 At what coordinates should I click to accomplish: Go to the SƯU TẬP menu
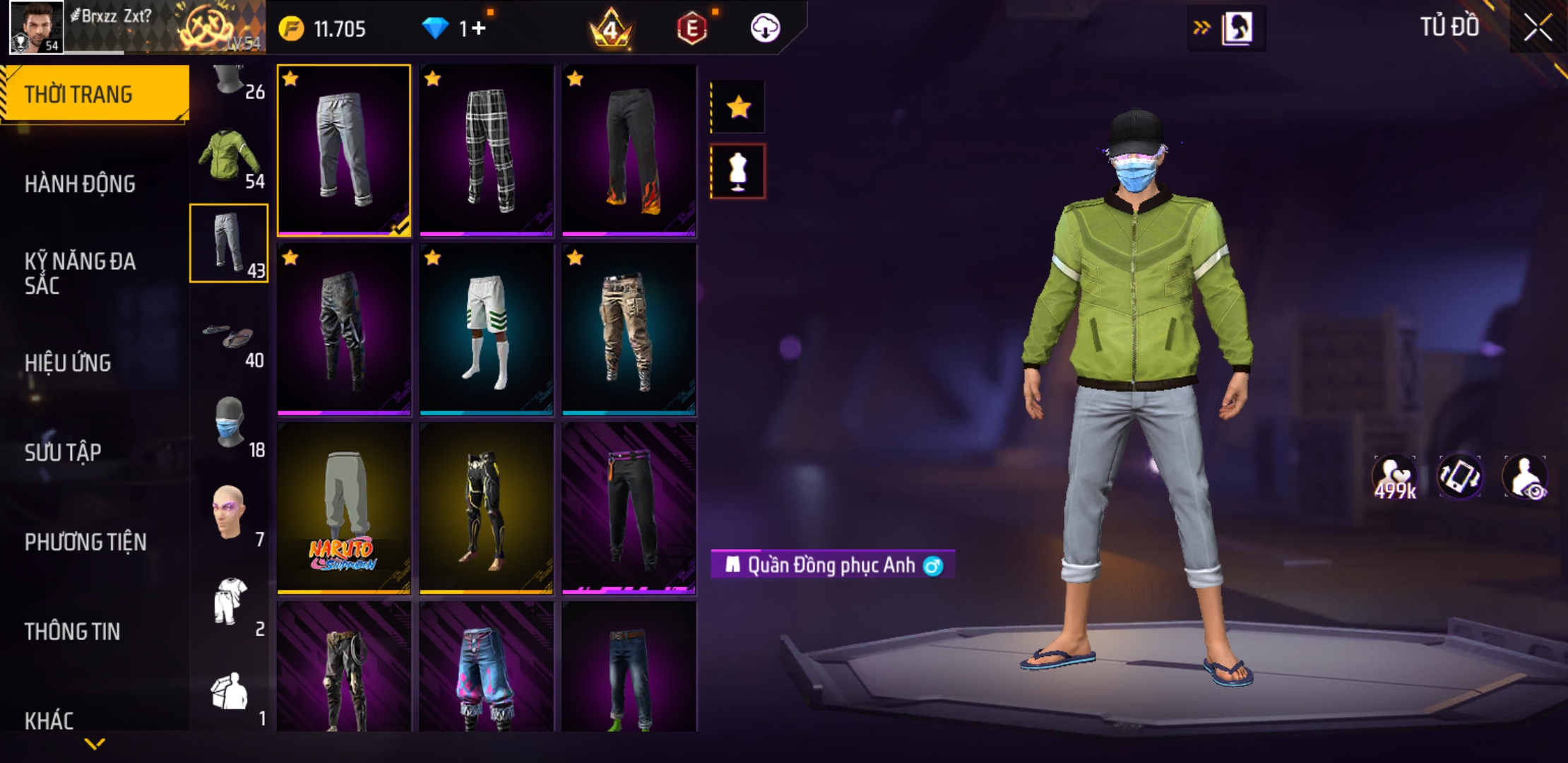(x=63, y=452)
